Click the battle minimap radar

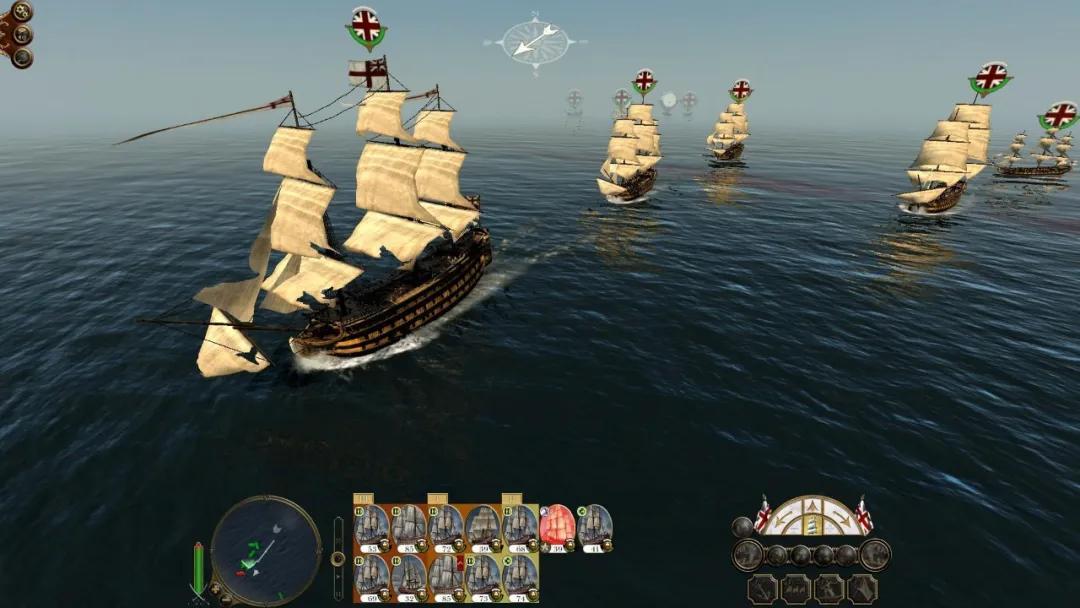point(265,549)
